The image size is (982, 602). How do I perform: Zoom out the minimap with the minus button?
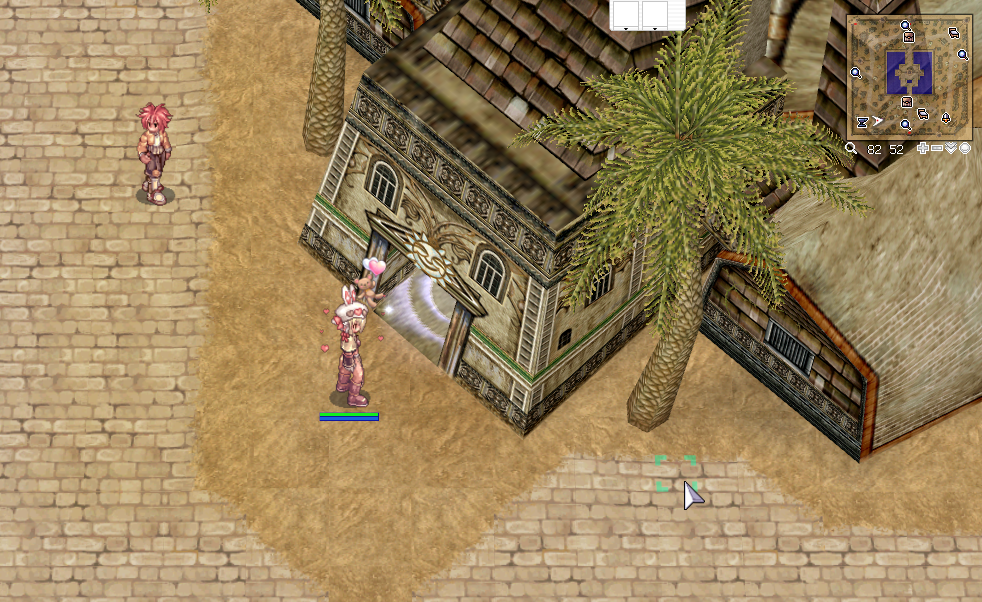(x=937, y=148)
